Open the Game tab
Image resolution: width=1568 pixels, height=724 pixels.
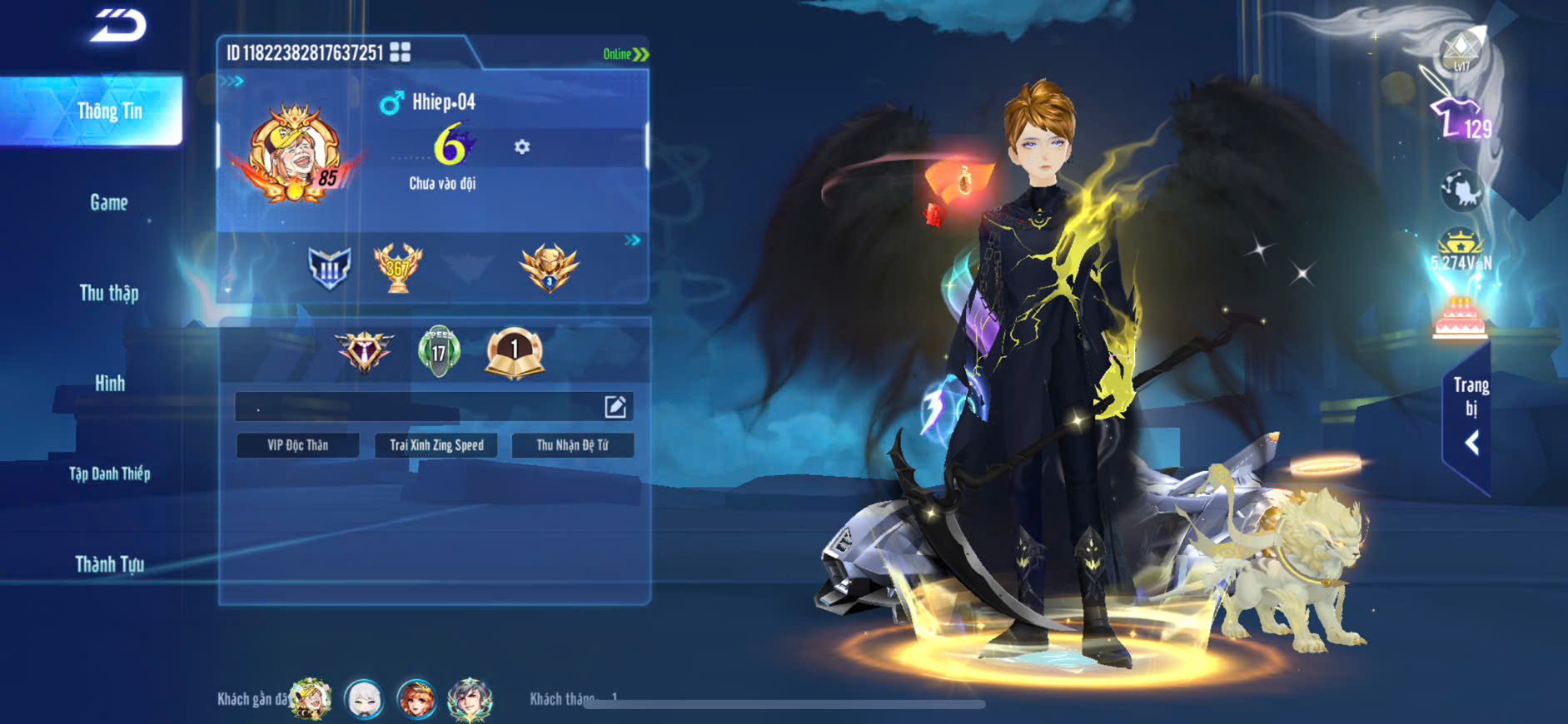(x=109, y=202)
